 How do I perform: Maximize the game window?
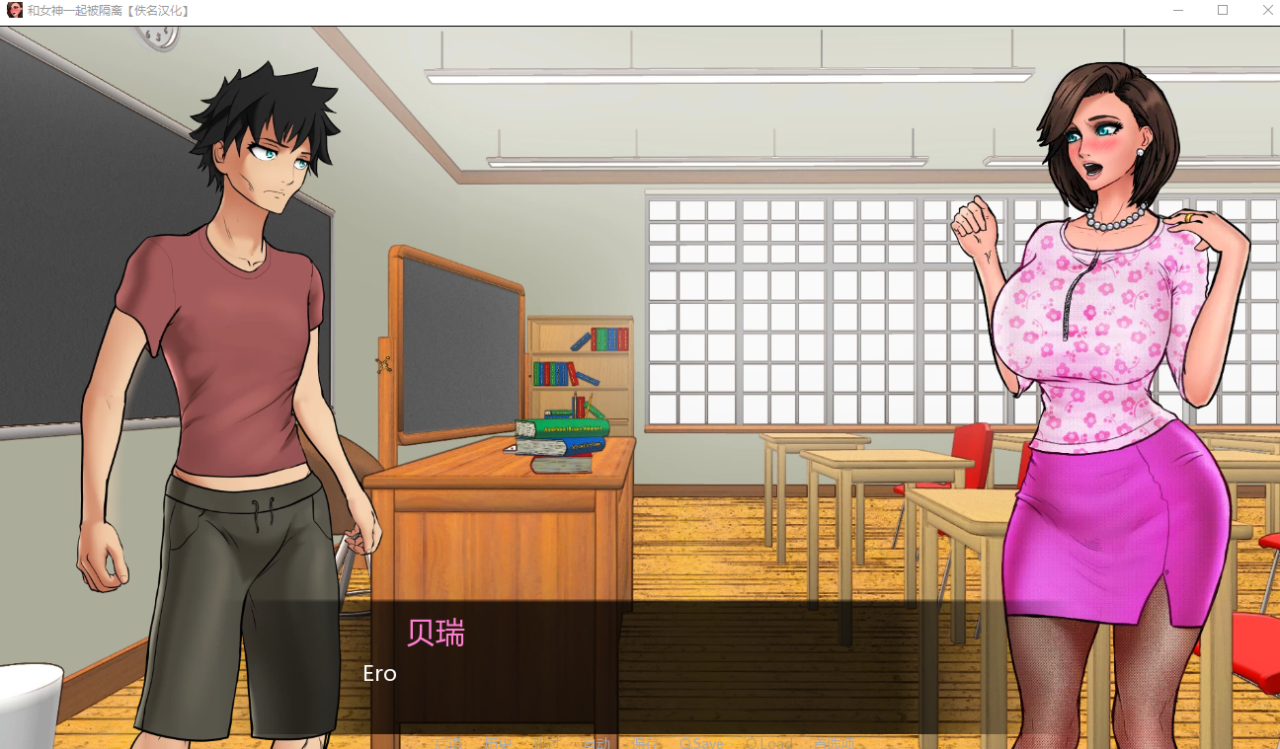[x=1222, y=10]
